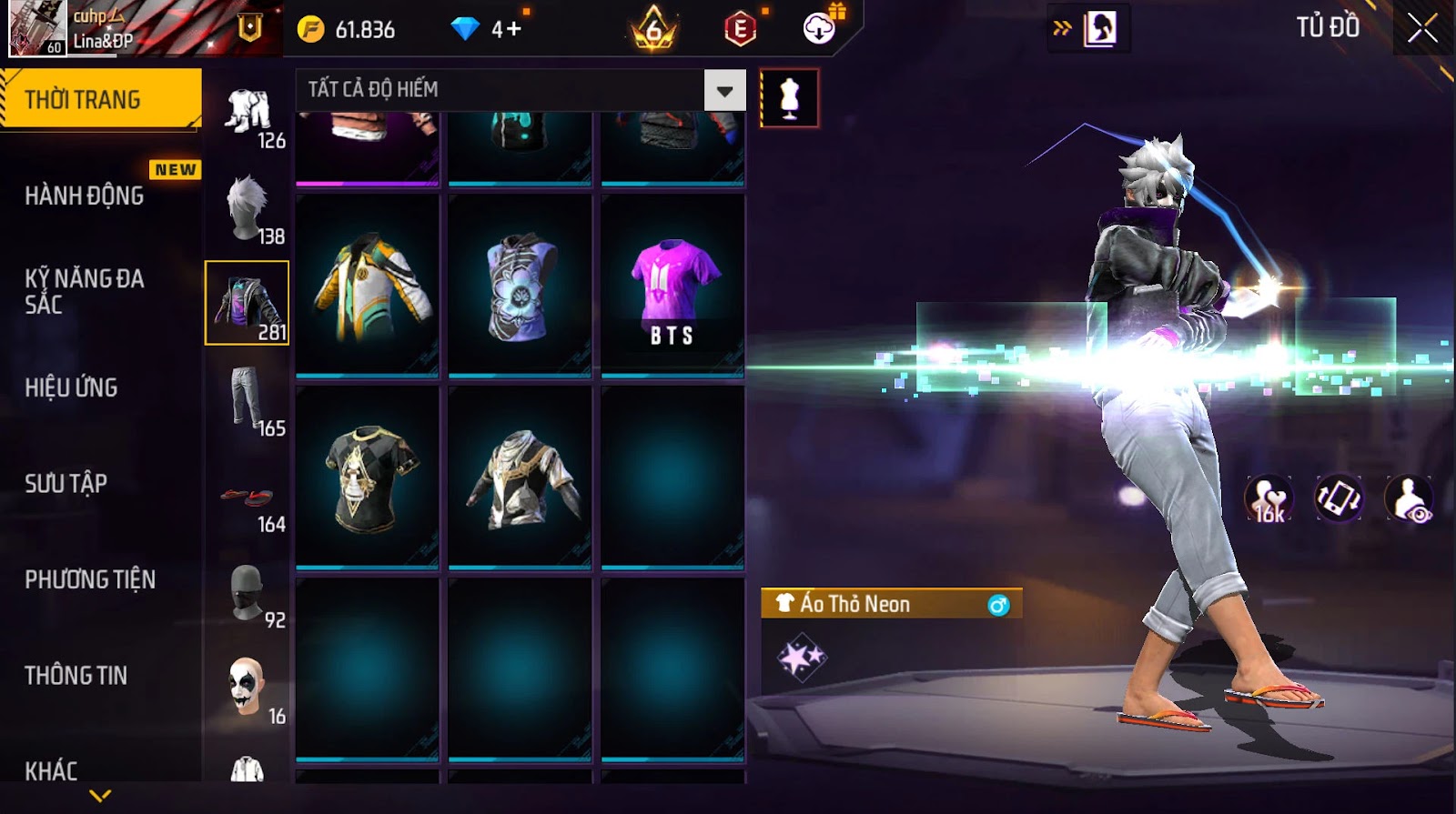
Task: Go to the Sưu Tập tab
Action: tap(66, 483)
